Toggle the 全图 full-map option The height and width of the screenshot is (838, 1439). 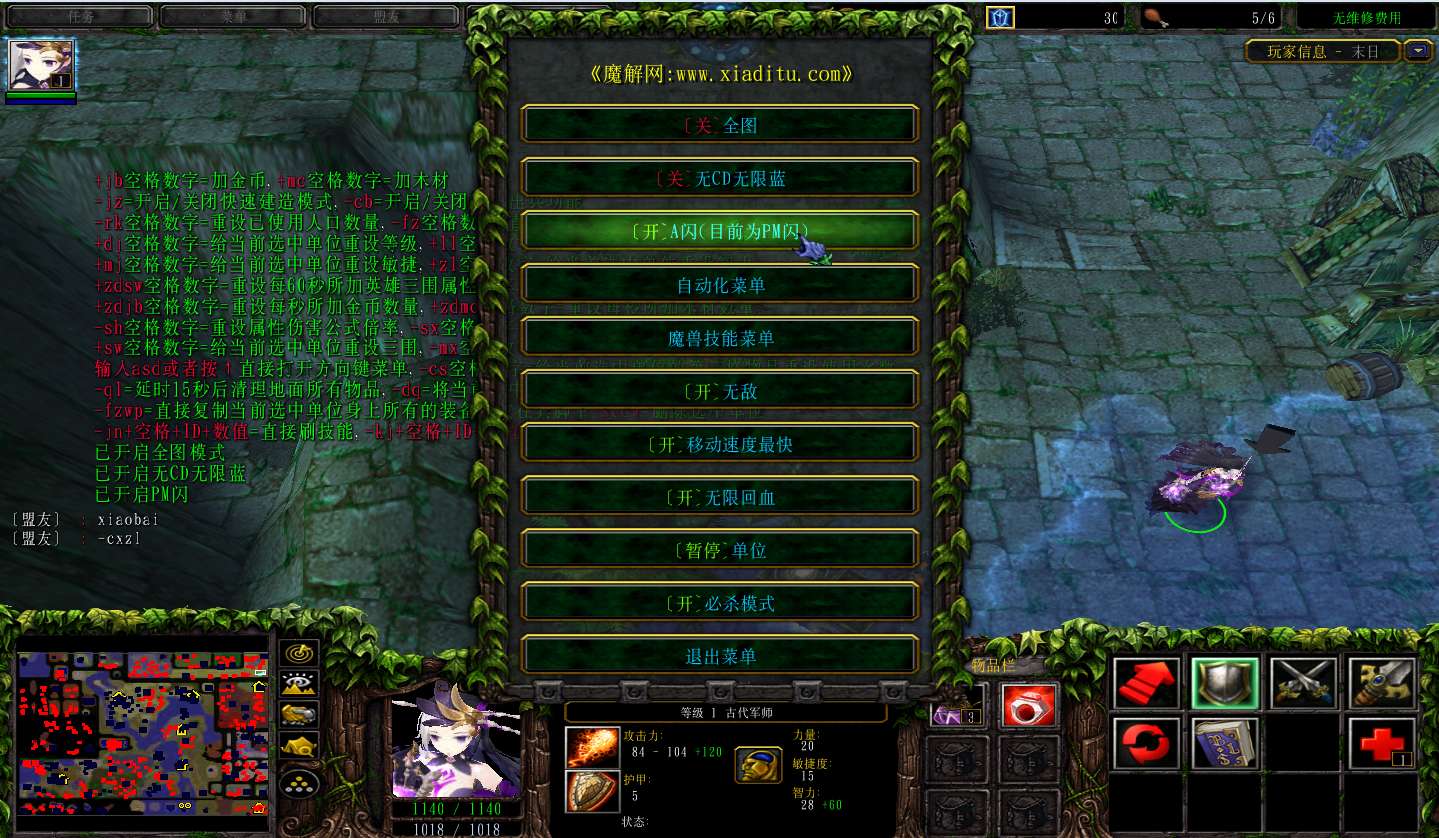coord(720,125)
